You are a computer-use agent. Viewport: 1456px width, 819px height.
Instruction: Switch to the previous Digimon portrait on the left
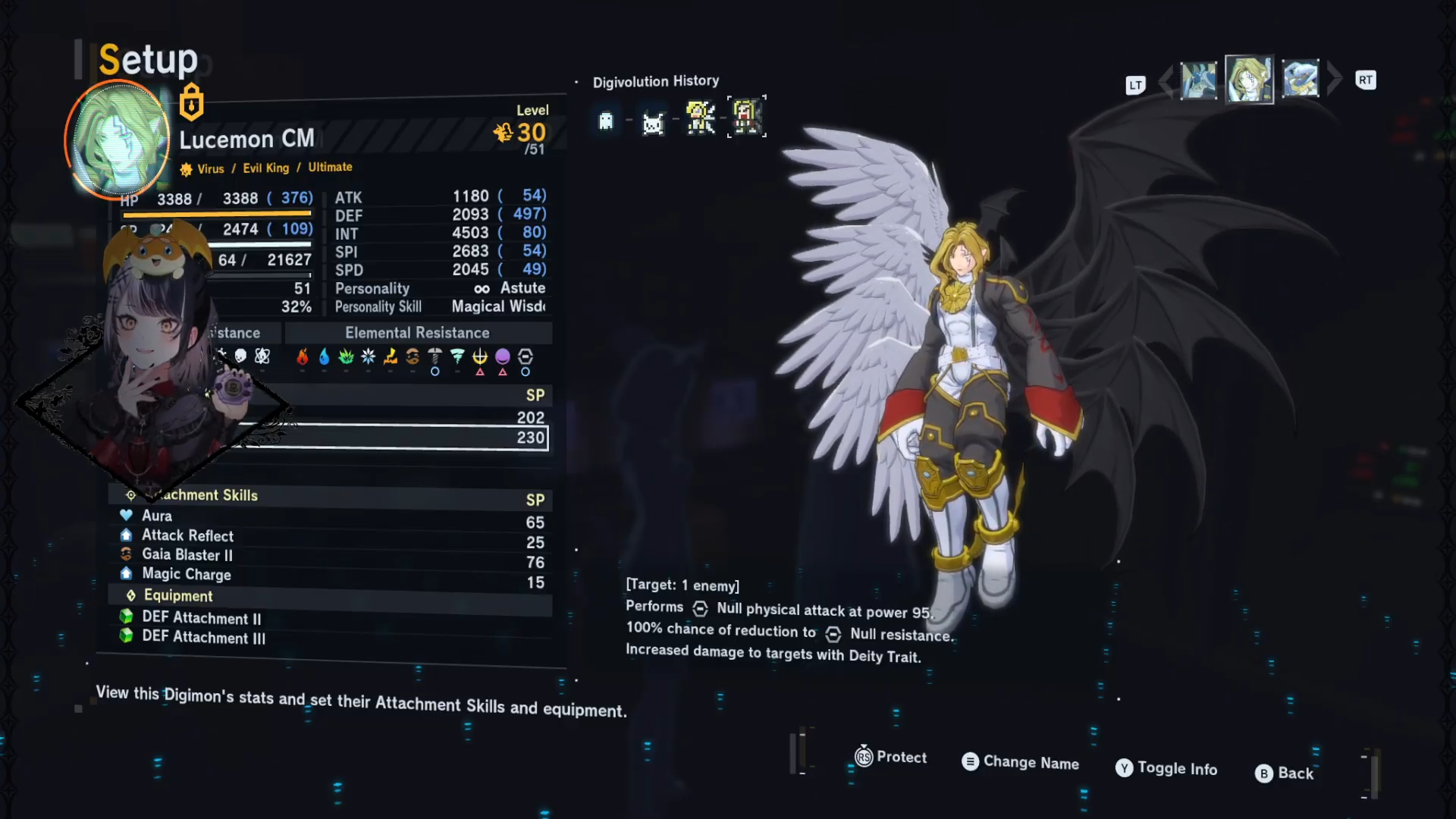(x=1198, y=80)
